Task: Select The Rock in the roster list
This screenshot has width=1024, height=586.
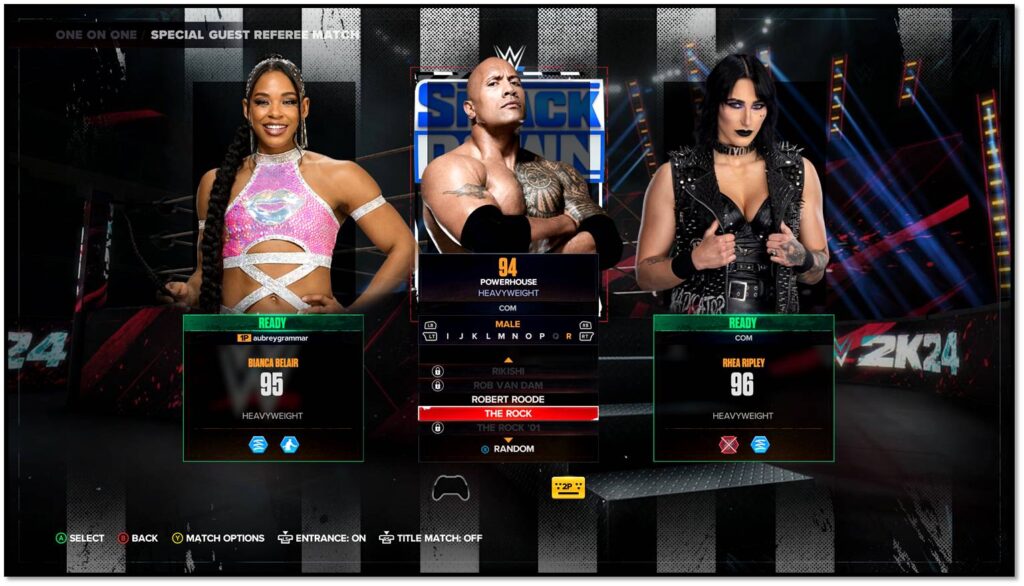Action: 508,413
